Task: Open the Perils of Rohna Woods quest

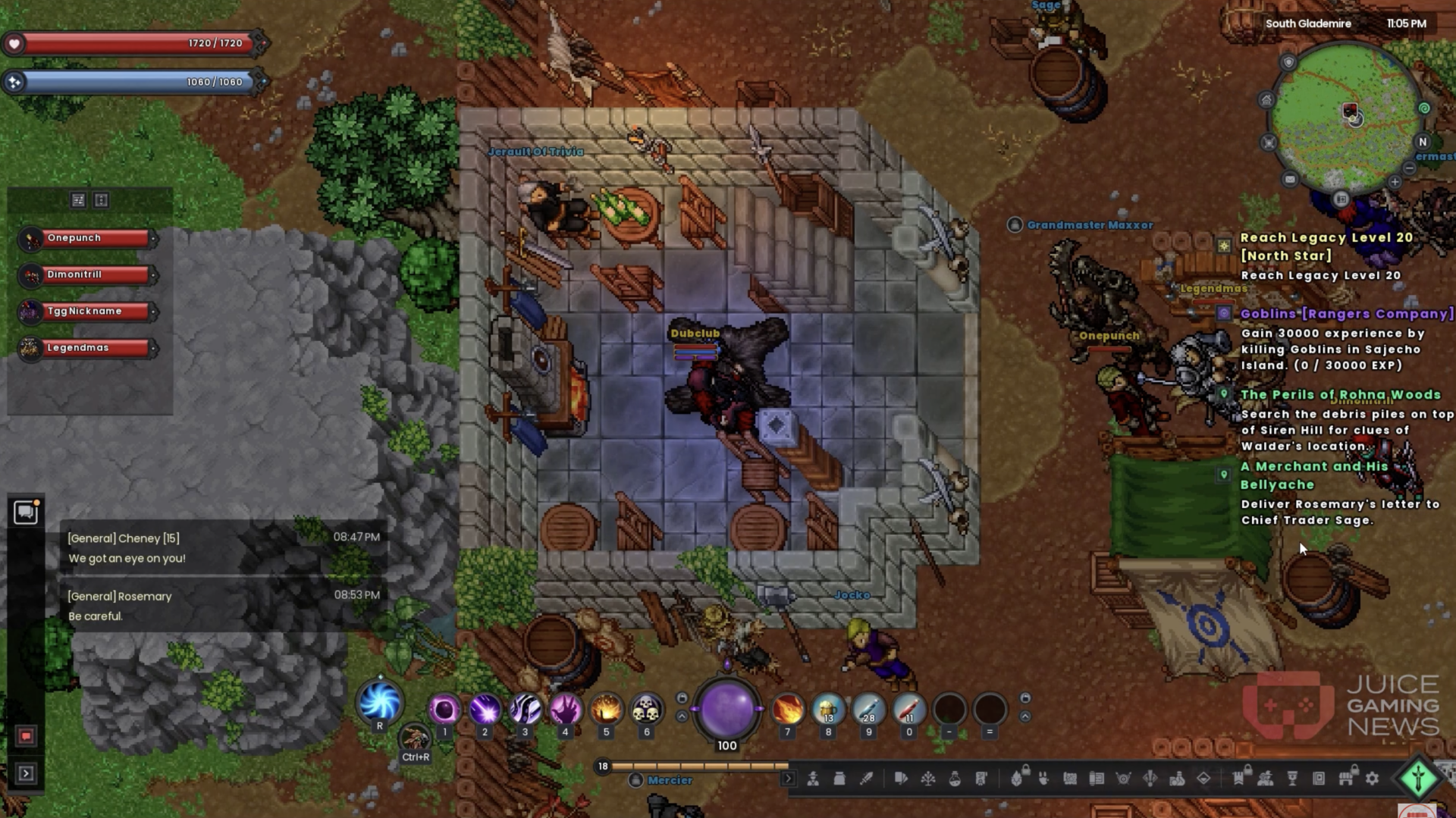Action: click(1340, 395)
